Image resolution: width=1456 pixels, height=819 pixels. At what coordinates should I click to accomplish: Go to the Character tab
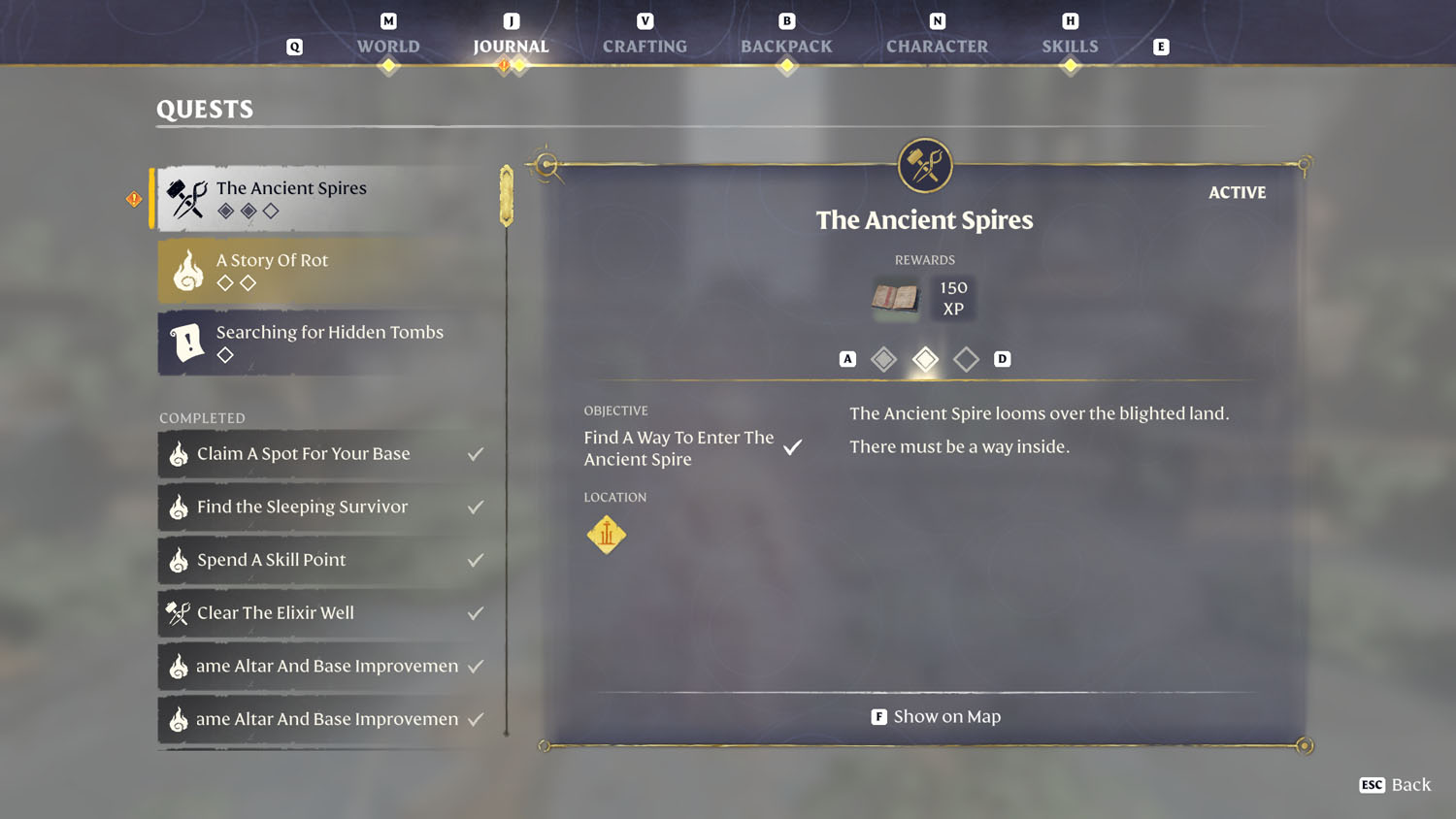[x=937, y=46]
